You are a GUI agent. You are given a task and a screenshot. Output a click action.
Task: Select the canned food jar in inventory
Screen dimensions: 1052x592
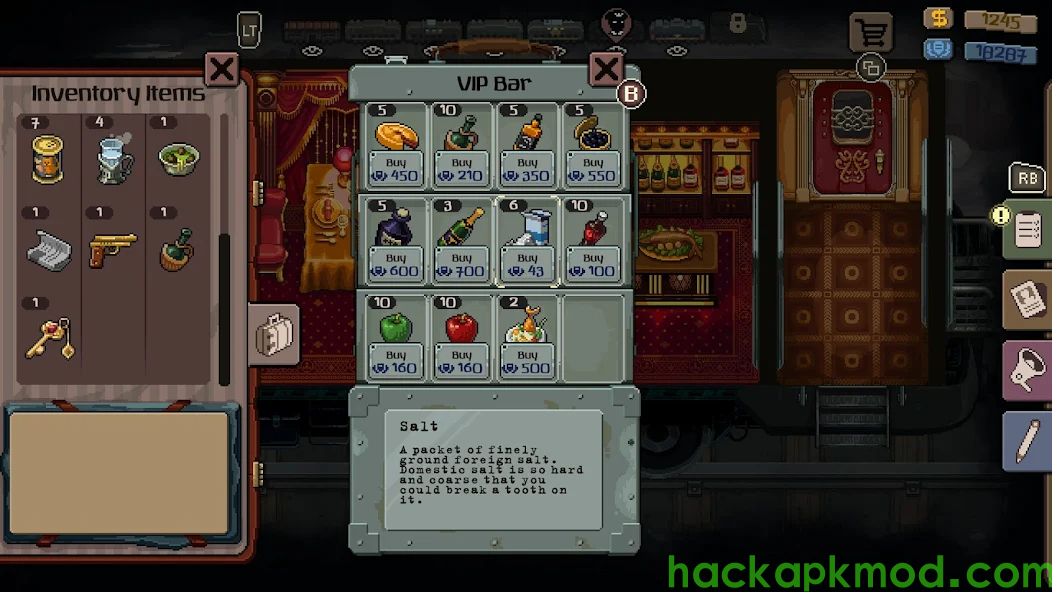coord(49,160)
